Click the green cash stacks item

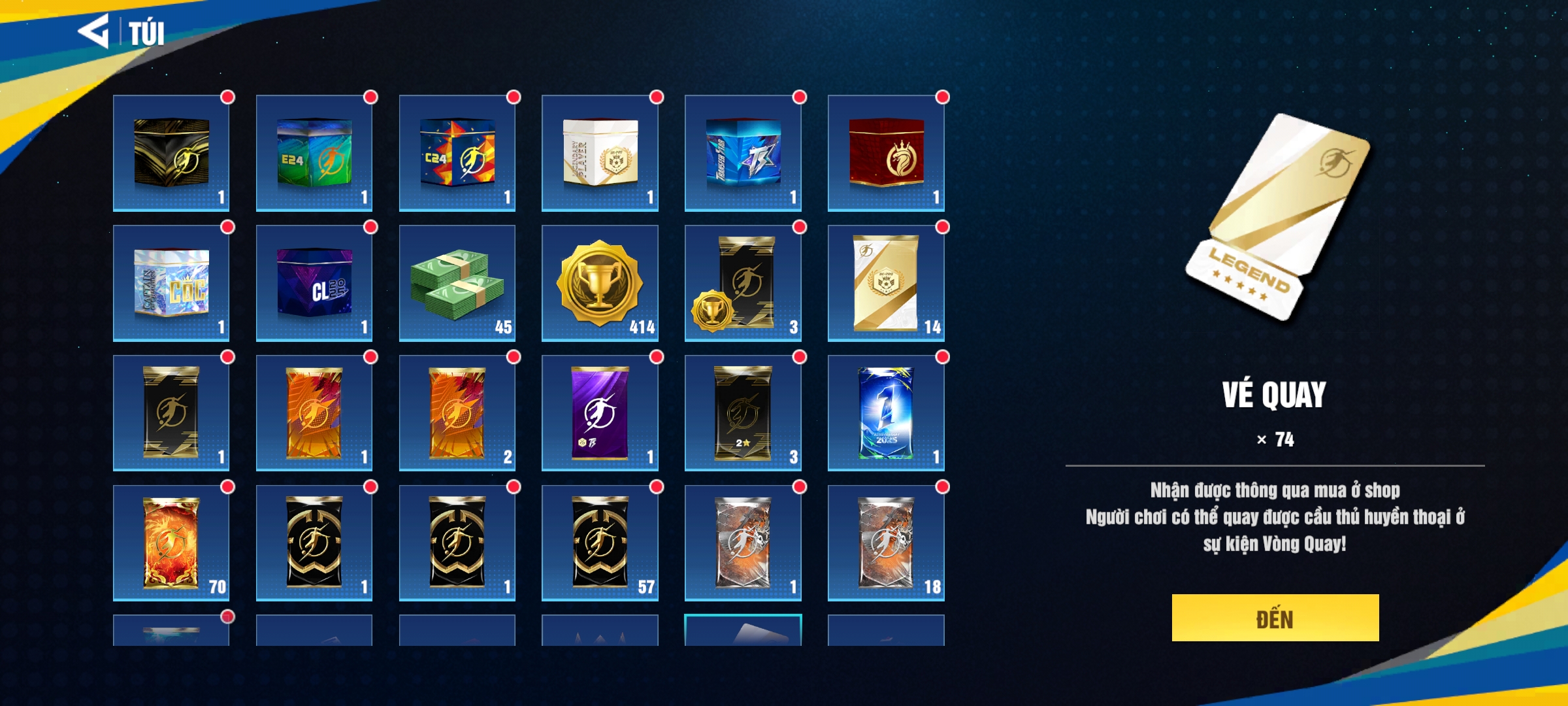(457, 283)
